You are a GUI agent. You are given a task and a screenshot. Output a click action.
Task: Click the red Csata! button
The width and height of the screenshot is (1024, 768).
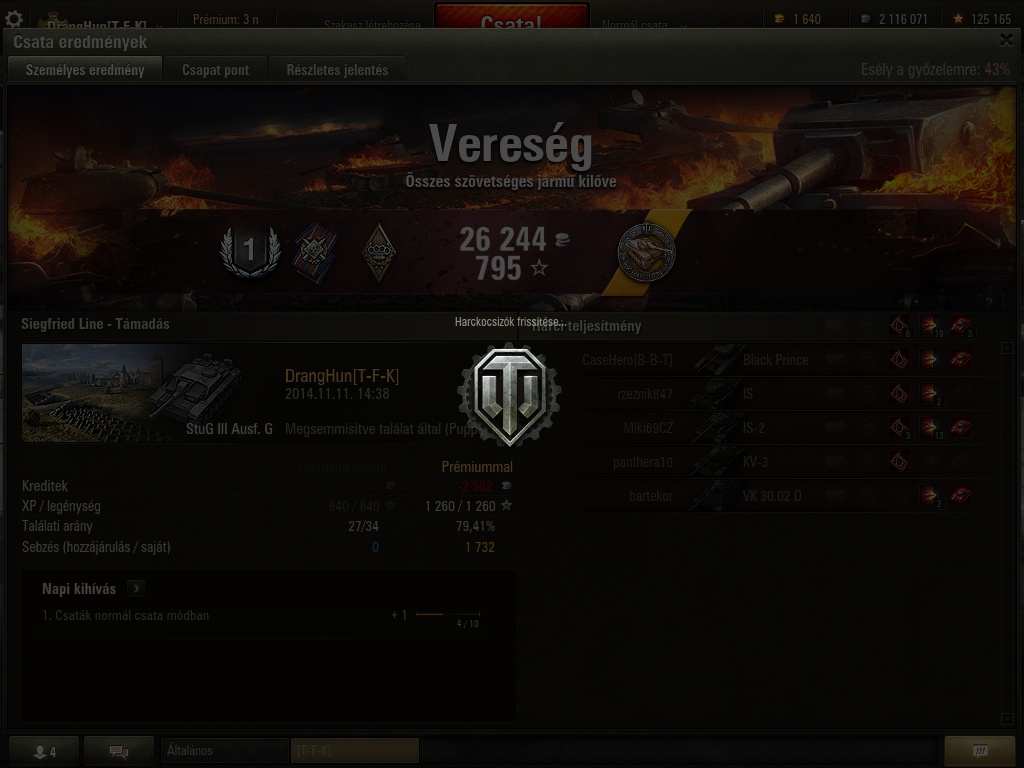[x=511, y=22]
